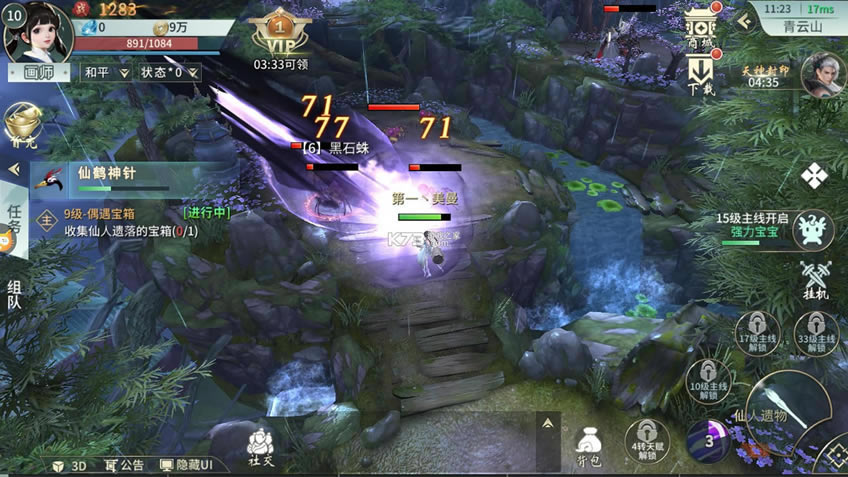Toggle the 隐藏UI hide interface option
Image resolution: width=848 pixels, height=477 pixels.
[x=186, y=465]
